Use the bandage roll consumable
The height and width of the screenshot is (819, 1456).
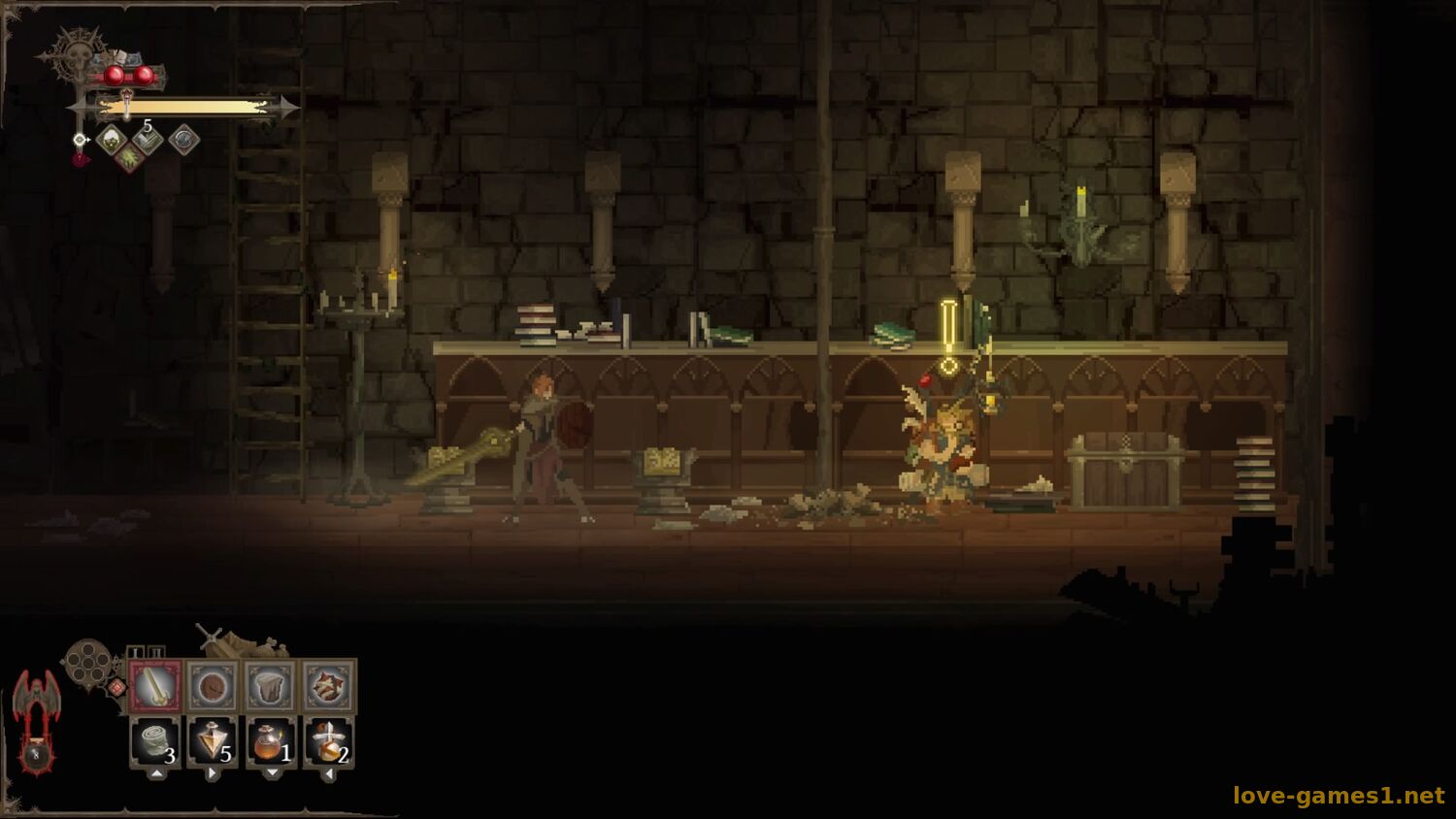pyautogui.click(x=155, y=743)
